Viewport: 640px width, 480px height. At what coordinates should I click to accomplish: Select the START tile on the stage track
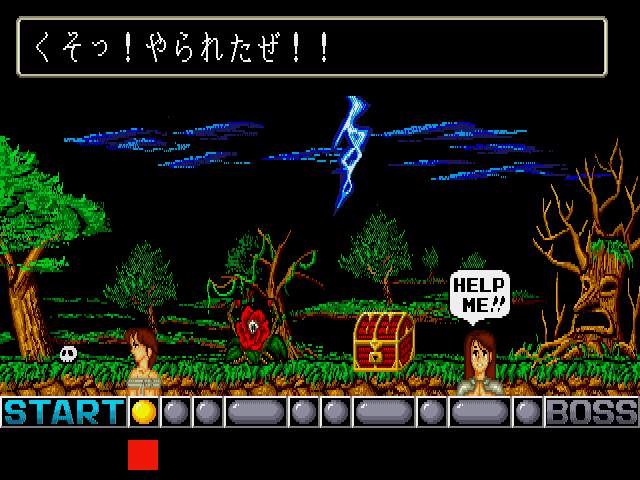click(x=64, y=412)
